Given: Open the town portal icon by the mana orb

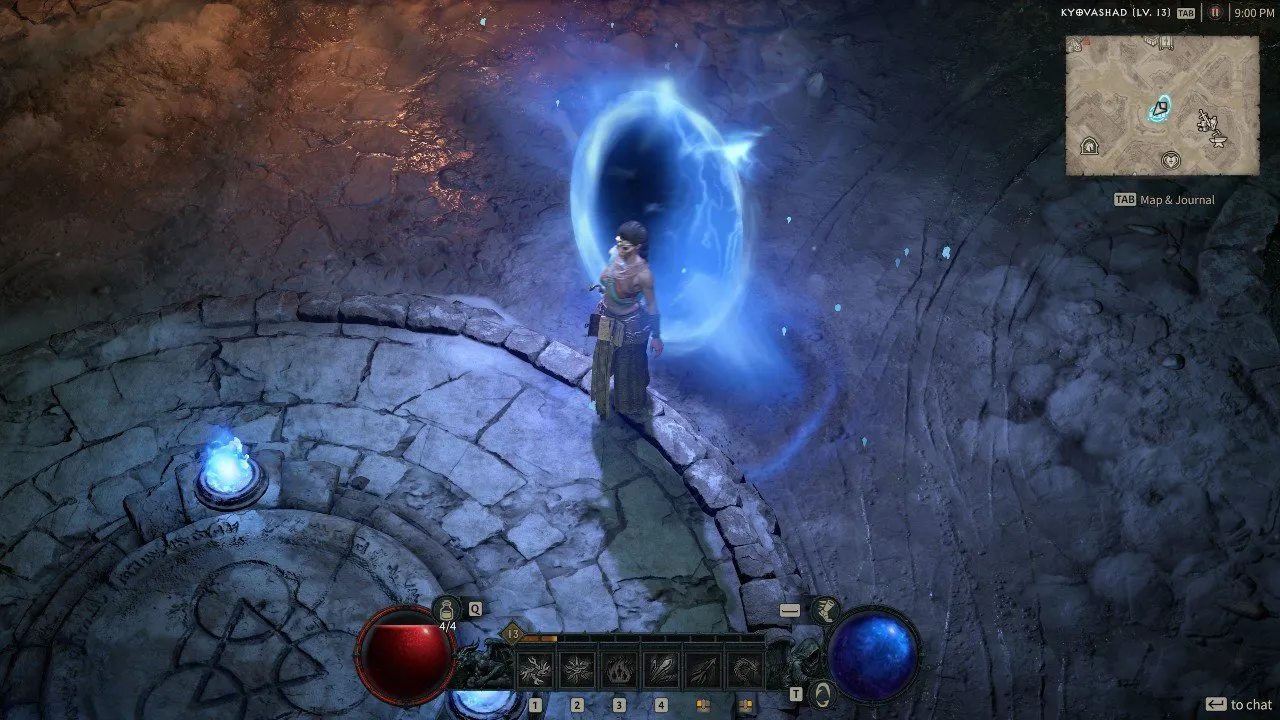Looking at the screenshot, I should [x=822, y=693].
